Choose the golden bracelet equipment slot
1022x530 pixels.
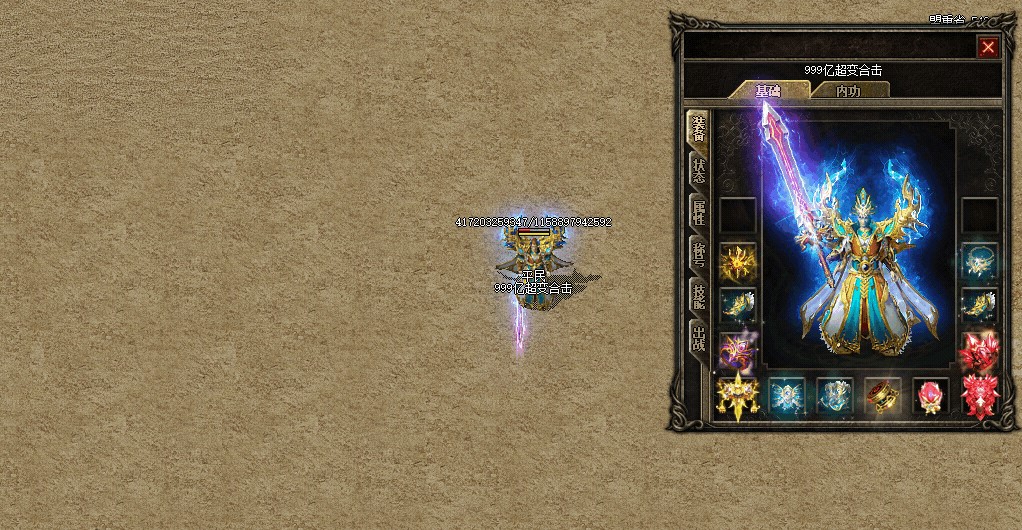point(883,396)
